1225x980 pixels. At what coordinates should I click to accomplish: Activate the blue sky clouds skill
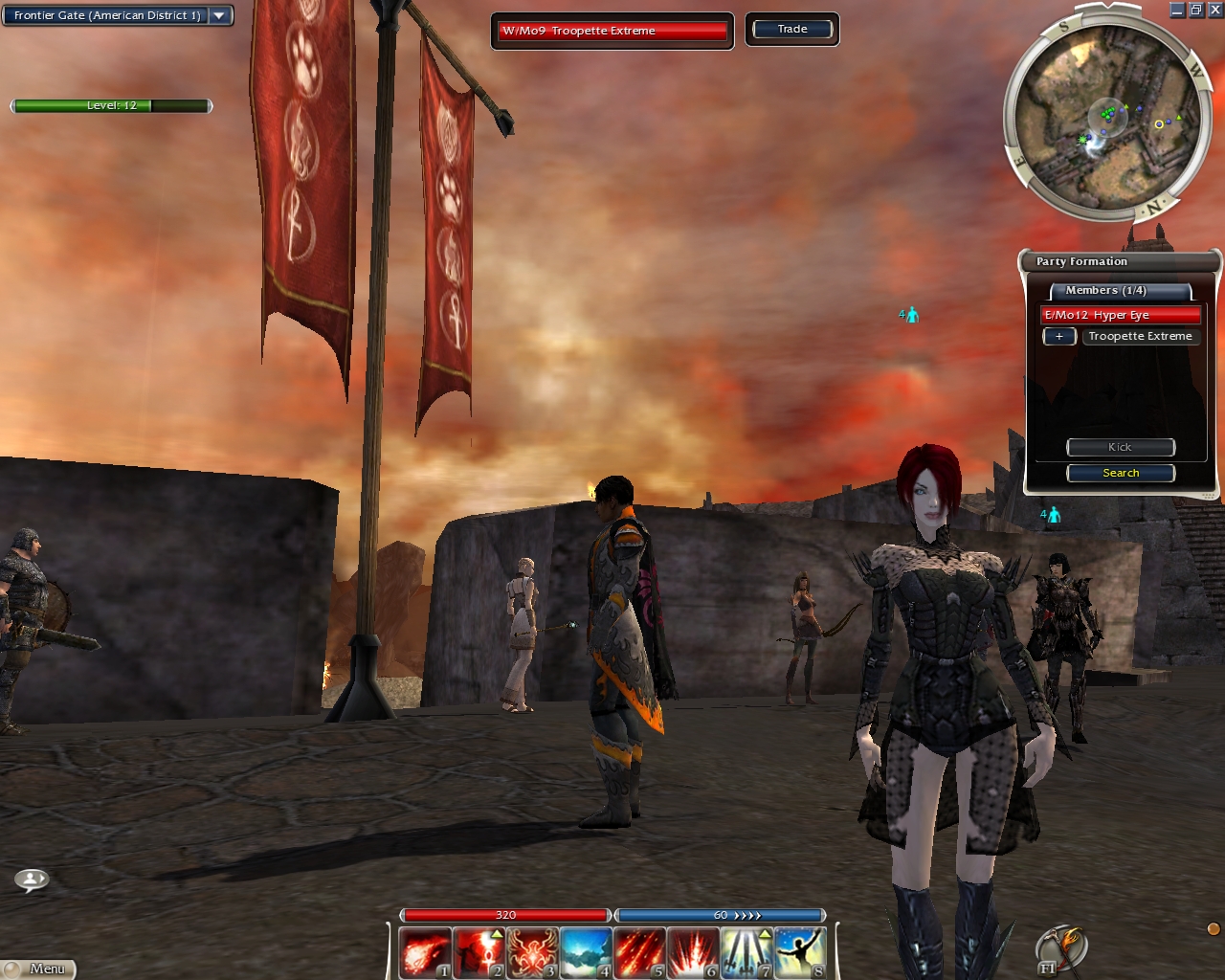click(585, 953)
